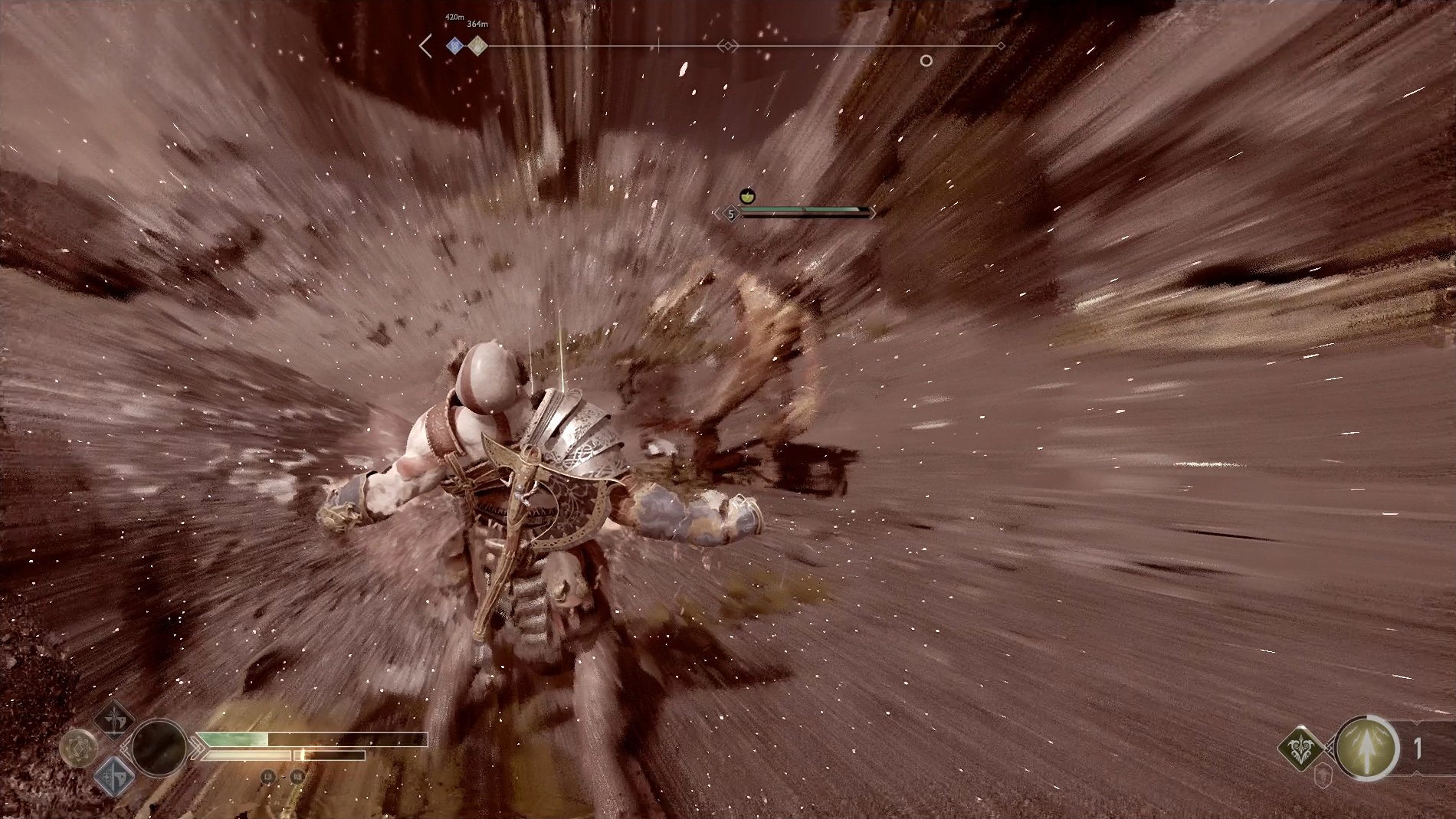Select the level 5 enemy badge
Screen dimensions: 1456x819
731,214
